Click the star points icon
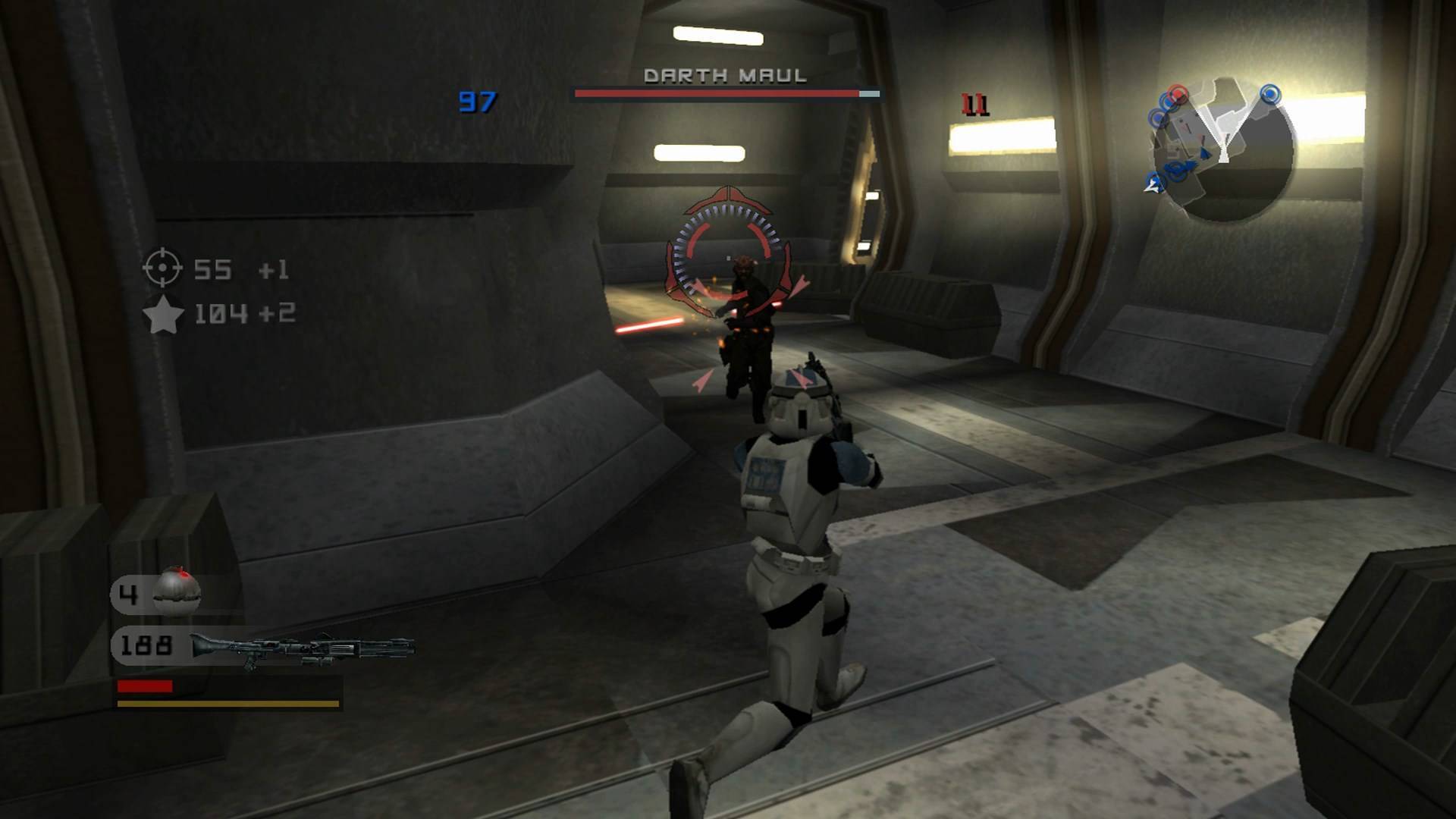The height and width of the screenshot is (819, 1456). pyautogui.click(x=163, y=315)
